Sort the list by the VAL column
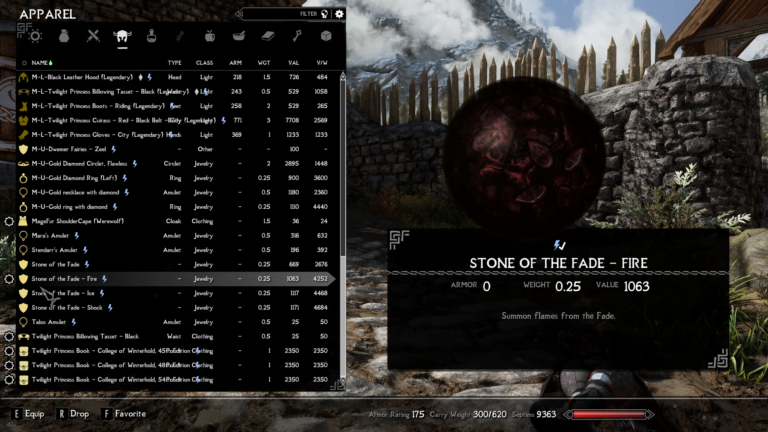The width and height of the screenshot is (768, 432). pyautogui.click(x=294, y=62)
